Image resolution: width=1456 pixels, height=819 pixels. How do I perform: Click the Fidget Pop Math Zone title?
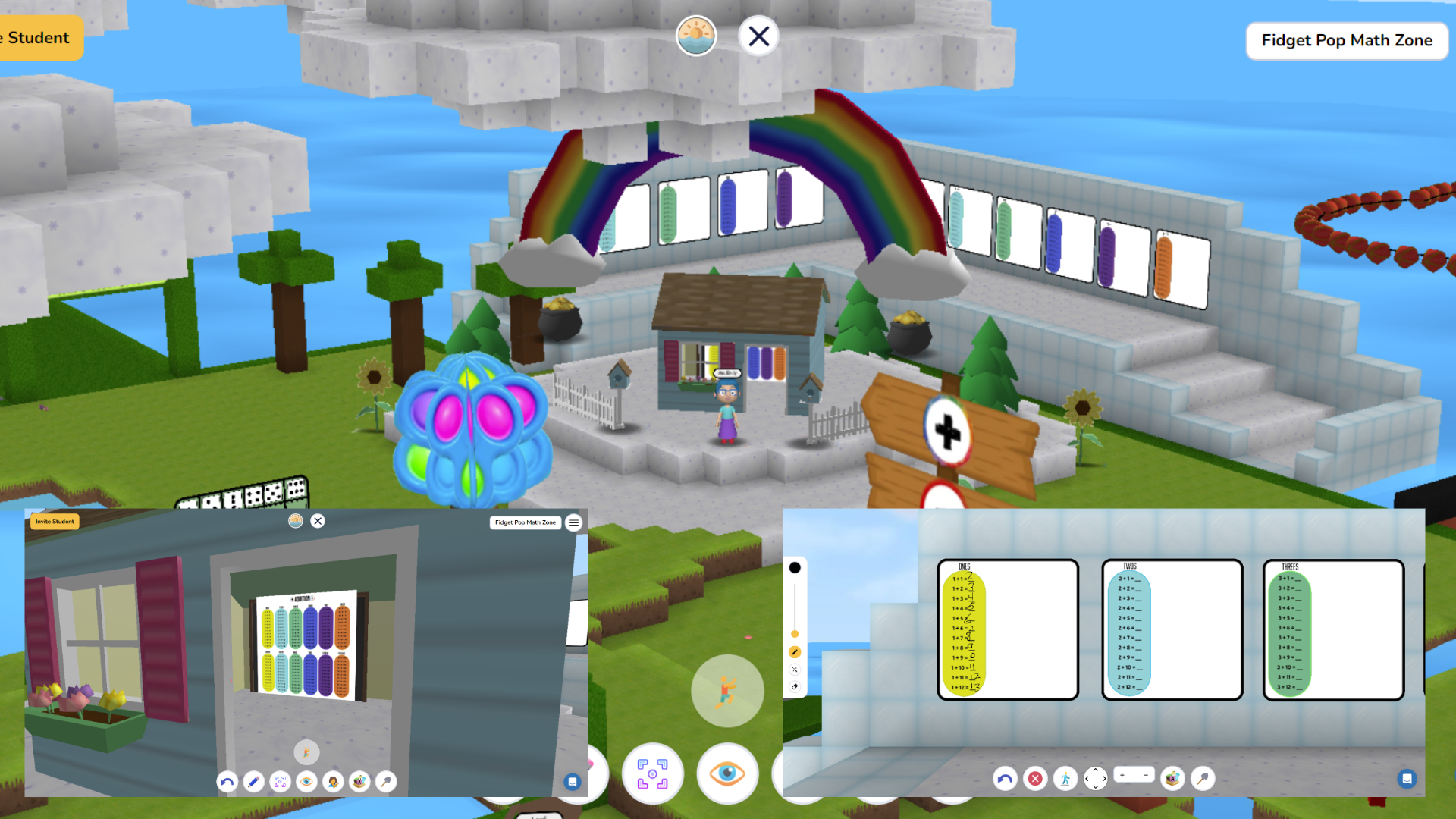pos(1347,41)
